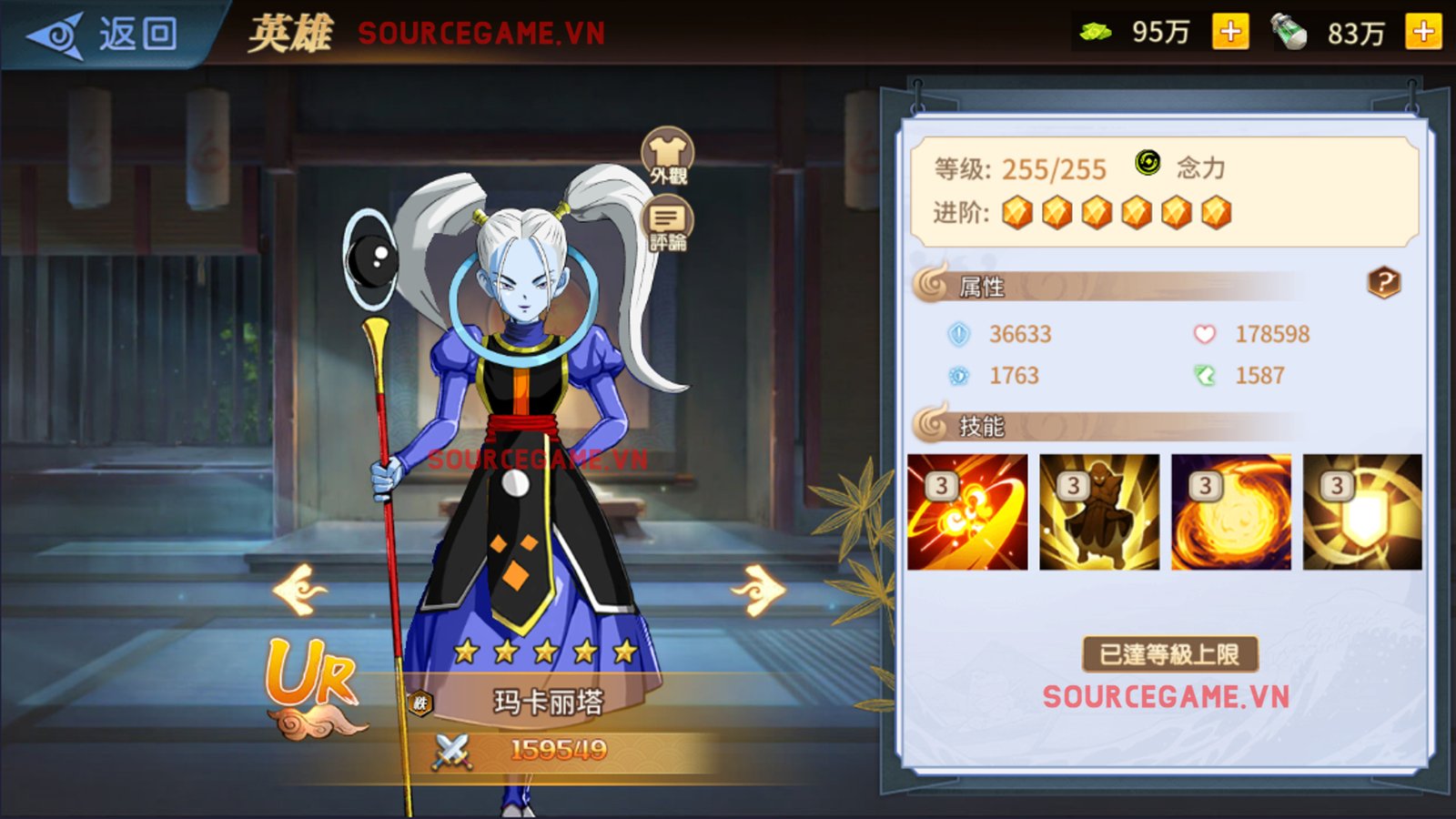Open the 外觀 appearance menu
The width and height of the screenshot is (1456, 819).
coord(668,156)
